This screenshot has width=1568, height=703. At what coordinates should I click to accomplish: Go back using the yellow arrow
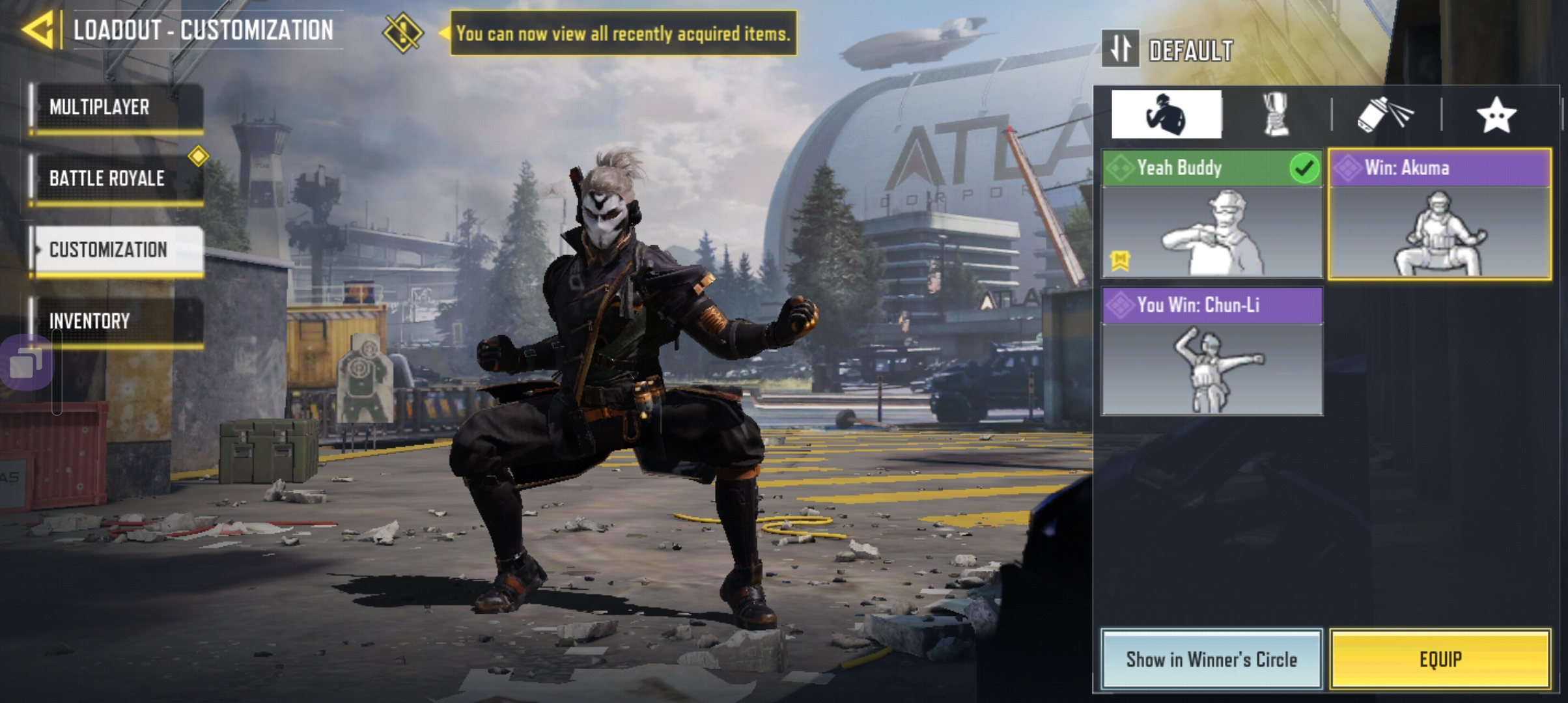[38, 30]
